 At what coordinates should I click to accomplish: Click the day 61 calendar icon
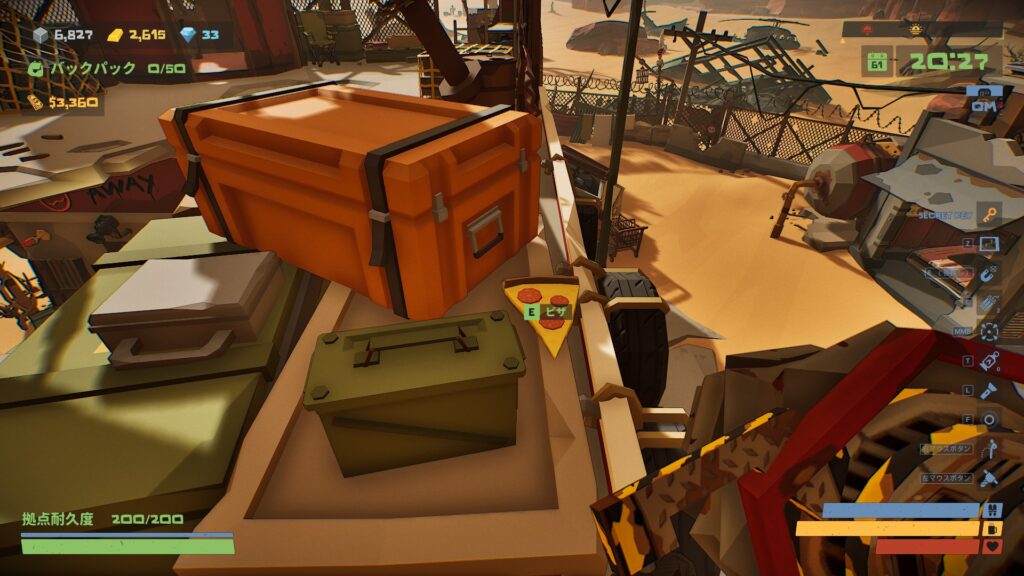tap(878, 63)
